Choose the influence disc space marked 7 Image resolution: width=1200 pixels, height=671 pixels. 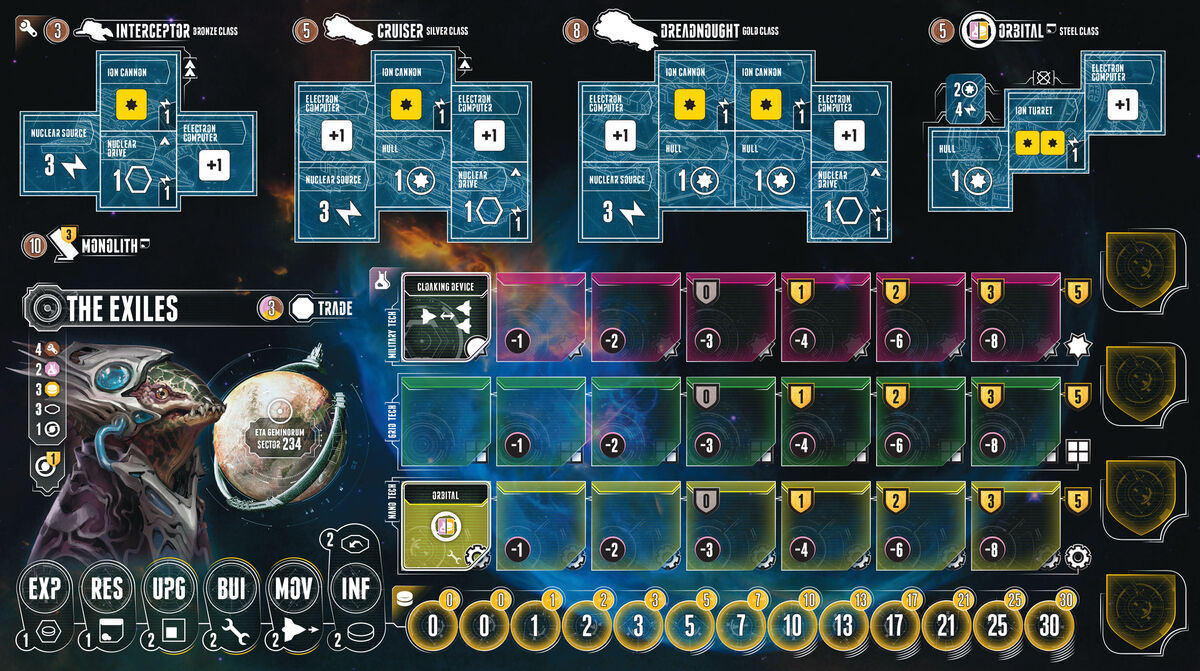(739, 626)
